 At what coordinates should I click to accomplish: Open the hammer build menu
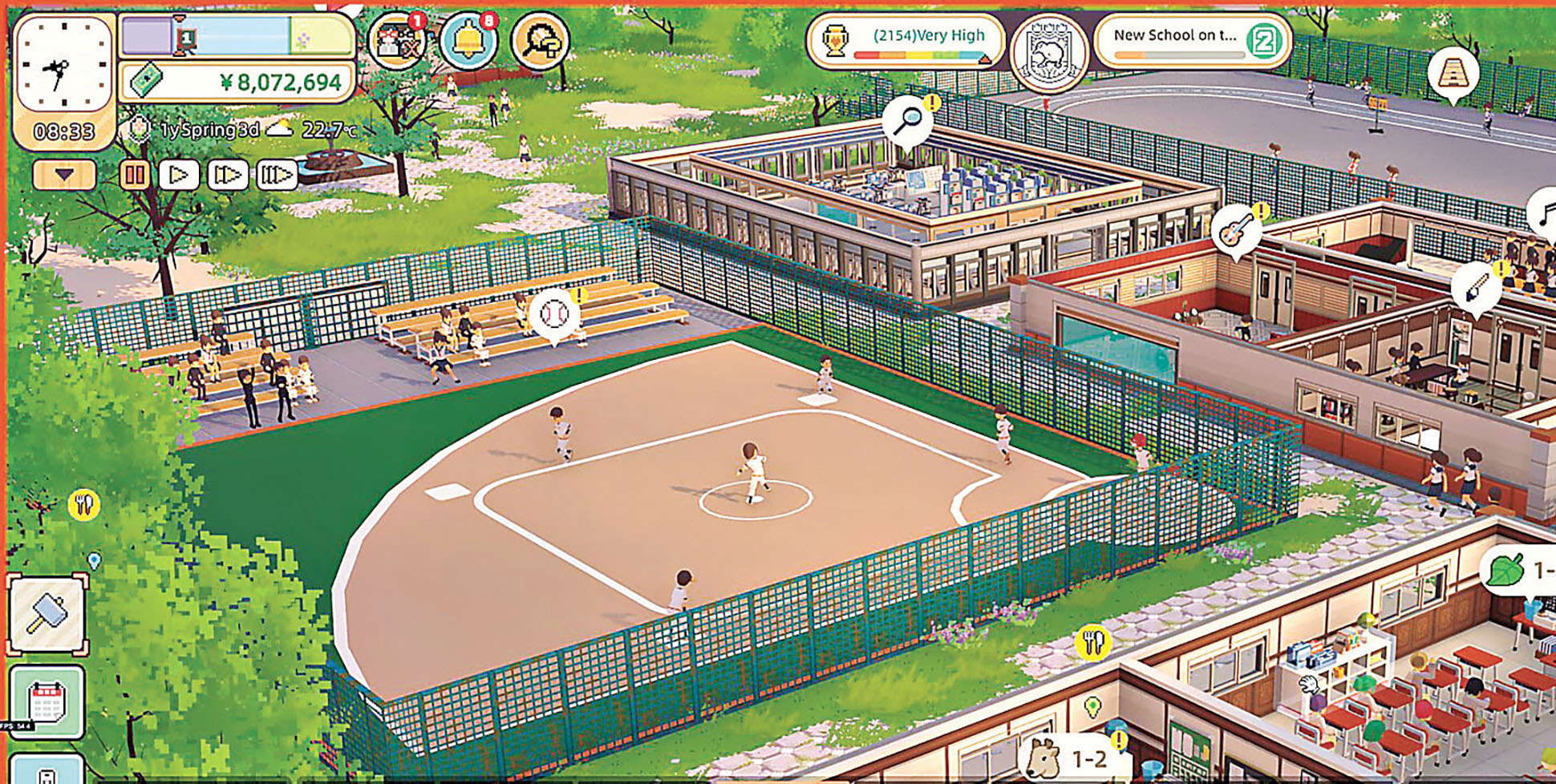[x=47, y=615]
